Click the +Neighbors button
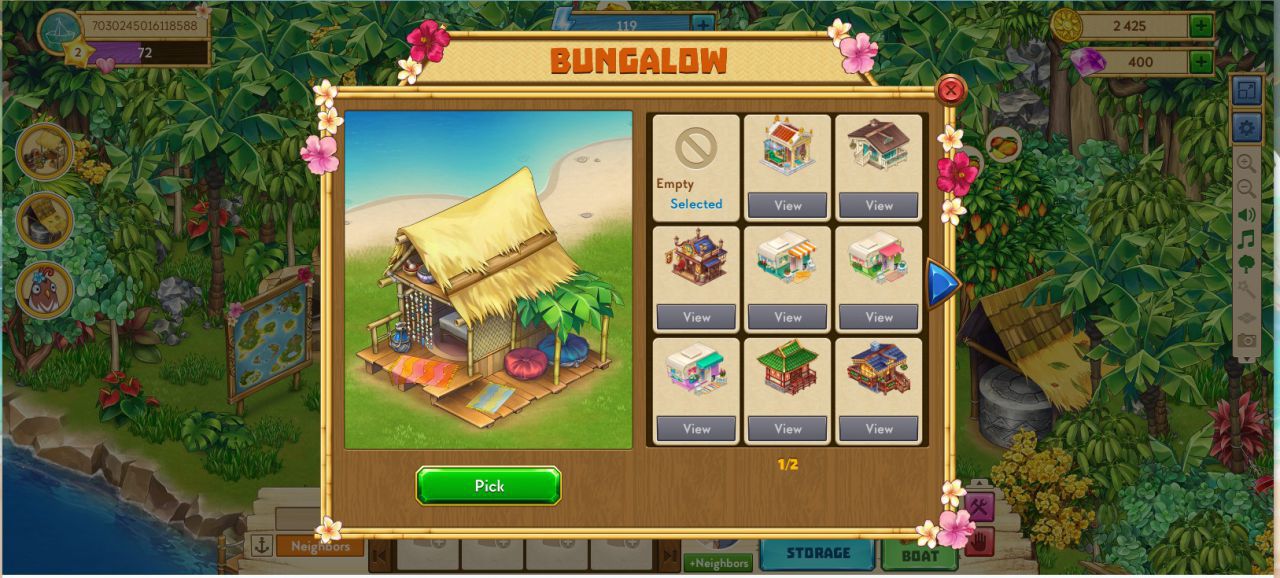Screen dimensions: 1280x578 click(719, 563)
